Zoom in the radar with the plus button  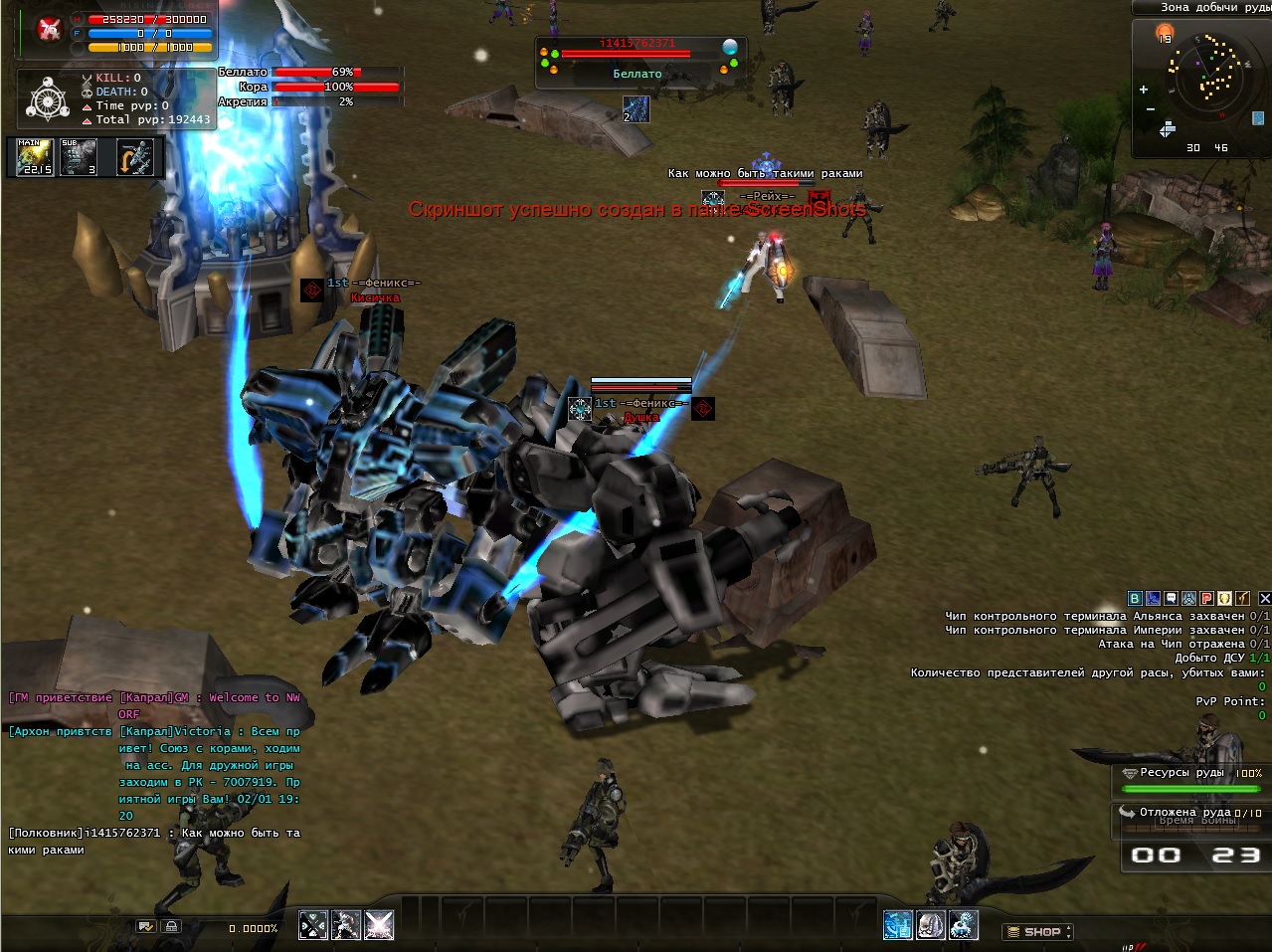pyautogui.click(x=1144, y=90)
